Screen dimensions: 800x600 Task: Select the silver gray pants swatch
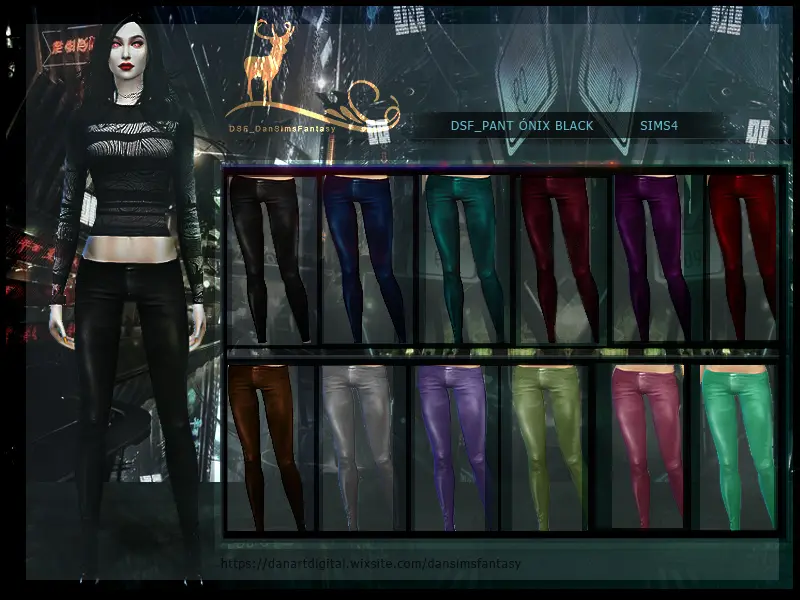click(x=362, y=445)
